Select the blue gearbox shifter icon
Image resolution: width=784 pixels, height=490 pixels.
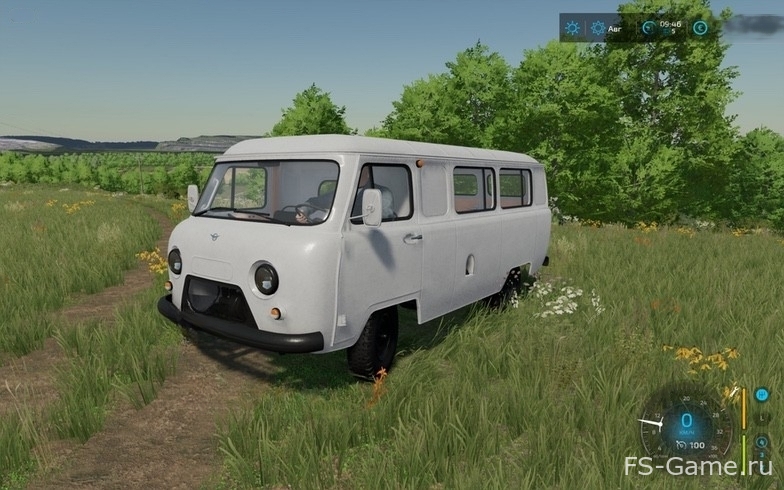761,395
